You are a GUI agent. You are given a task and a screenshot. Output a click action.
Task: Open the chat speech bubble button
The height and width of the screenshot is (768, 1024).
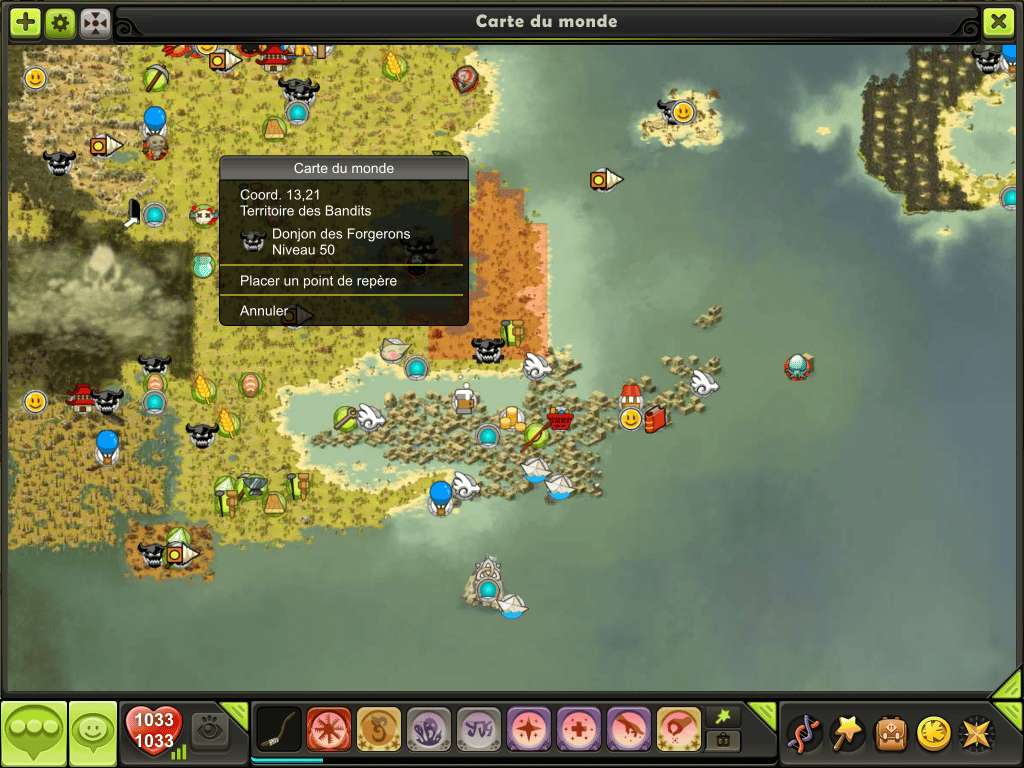pyautogui.click(x=34, y=733)
